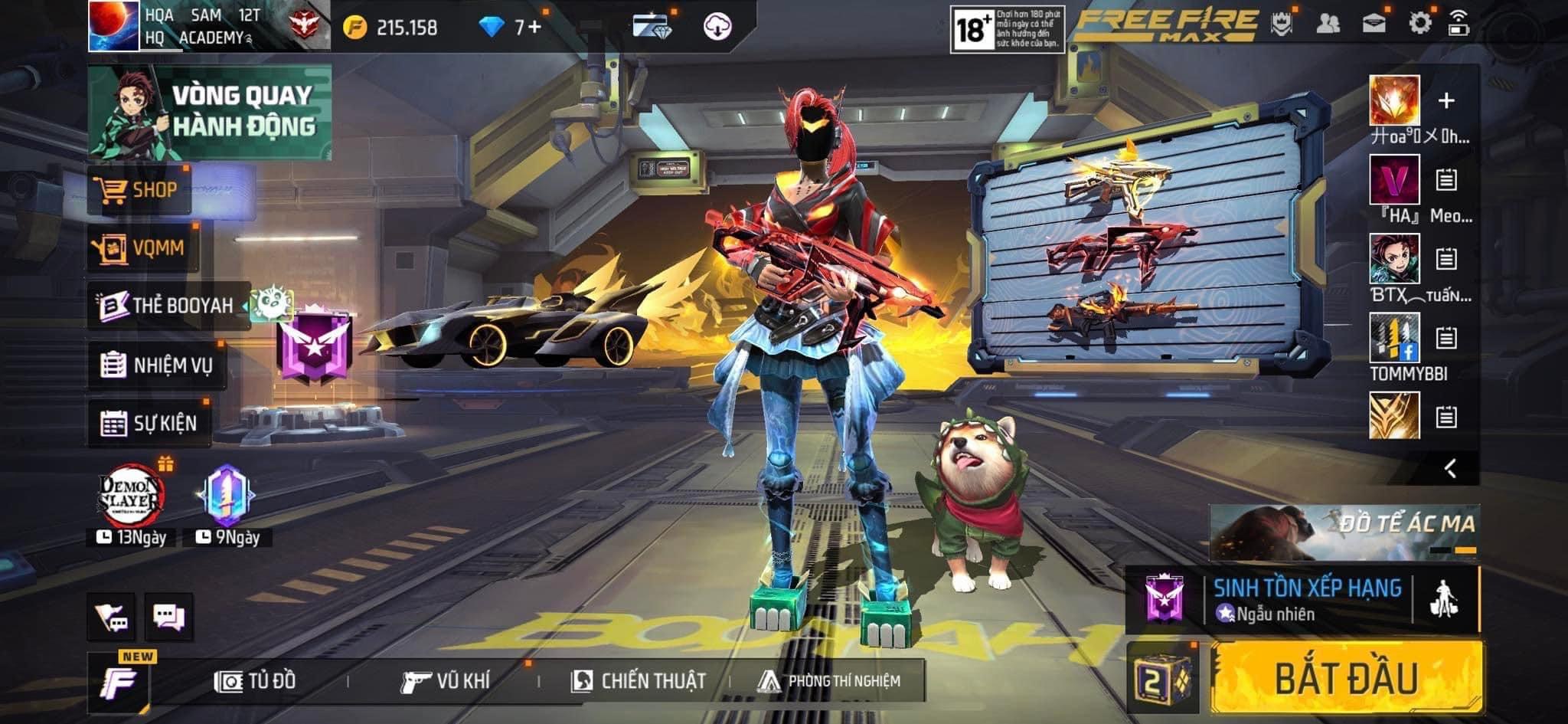Open CHIẾN THUẬT tactics tab
The image size is (1568, 724).
point(639,680)
